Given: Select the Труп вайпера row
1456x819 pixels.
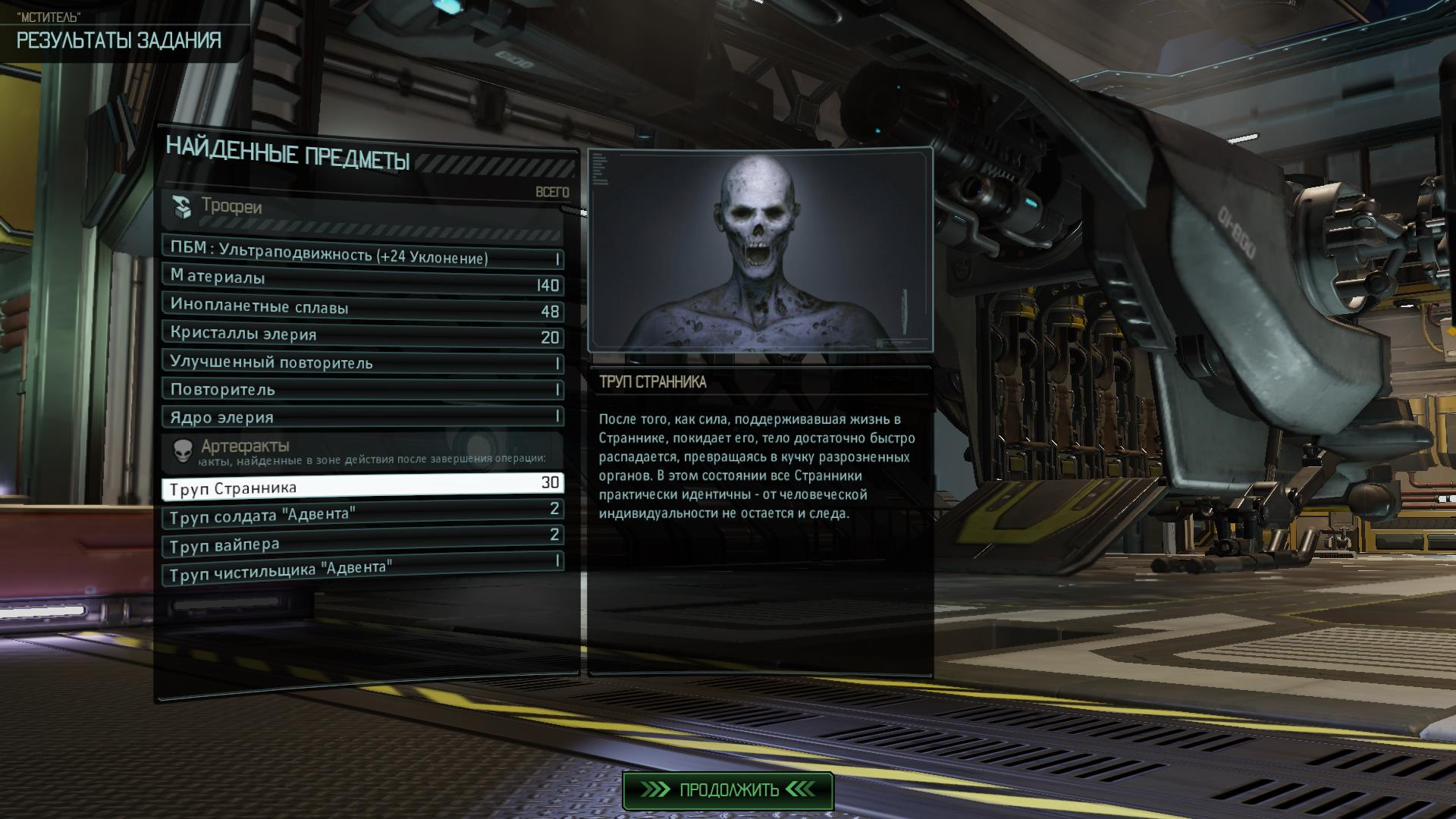Looking at the screenshot, I should click(x=362, y=541).
